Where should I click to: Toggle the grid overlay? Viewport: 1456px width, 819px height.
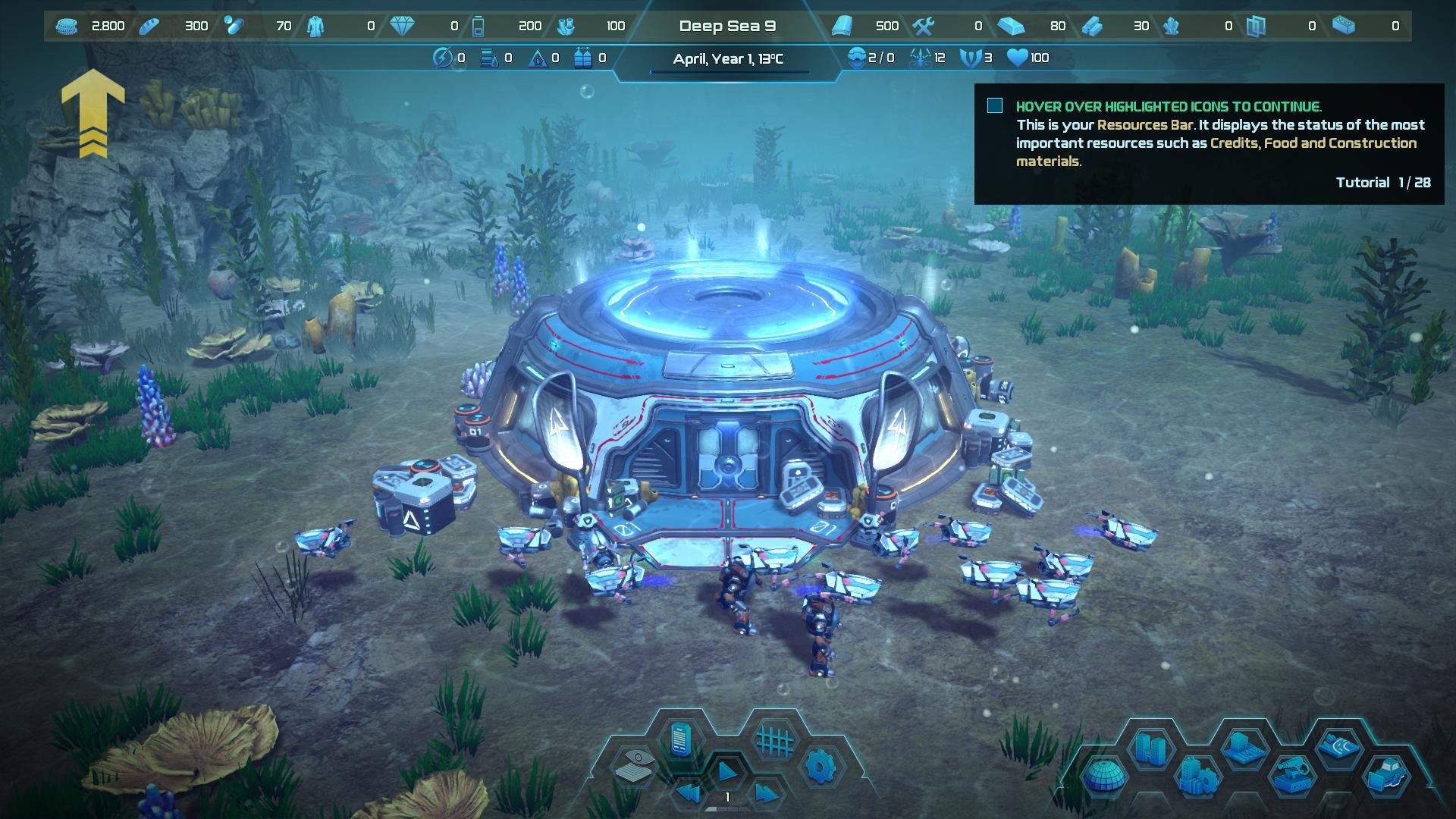pos(775,739)
